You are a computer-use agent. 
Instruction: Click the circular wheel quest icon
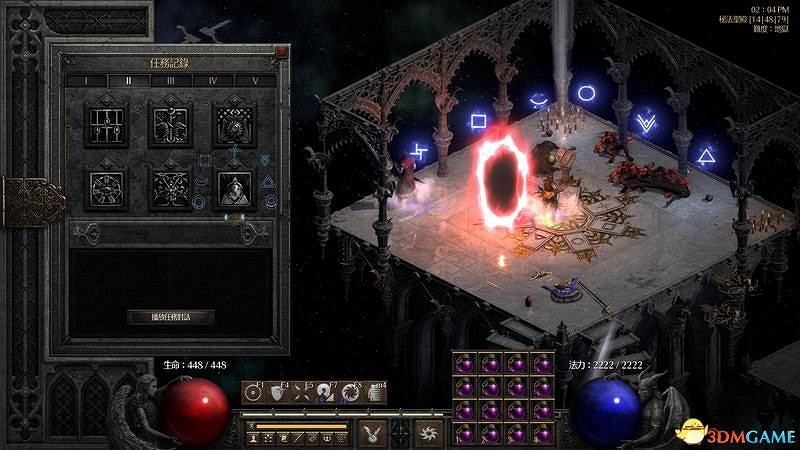(107, 187)
